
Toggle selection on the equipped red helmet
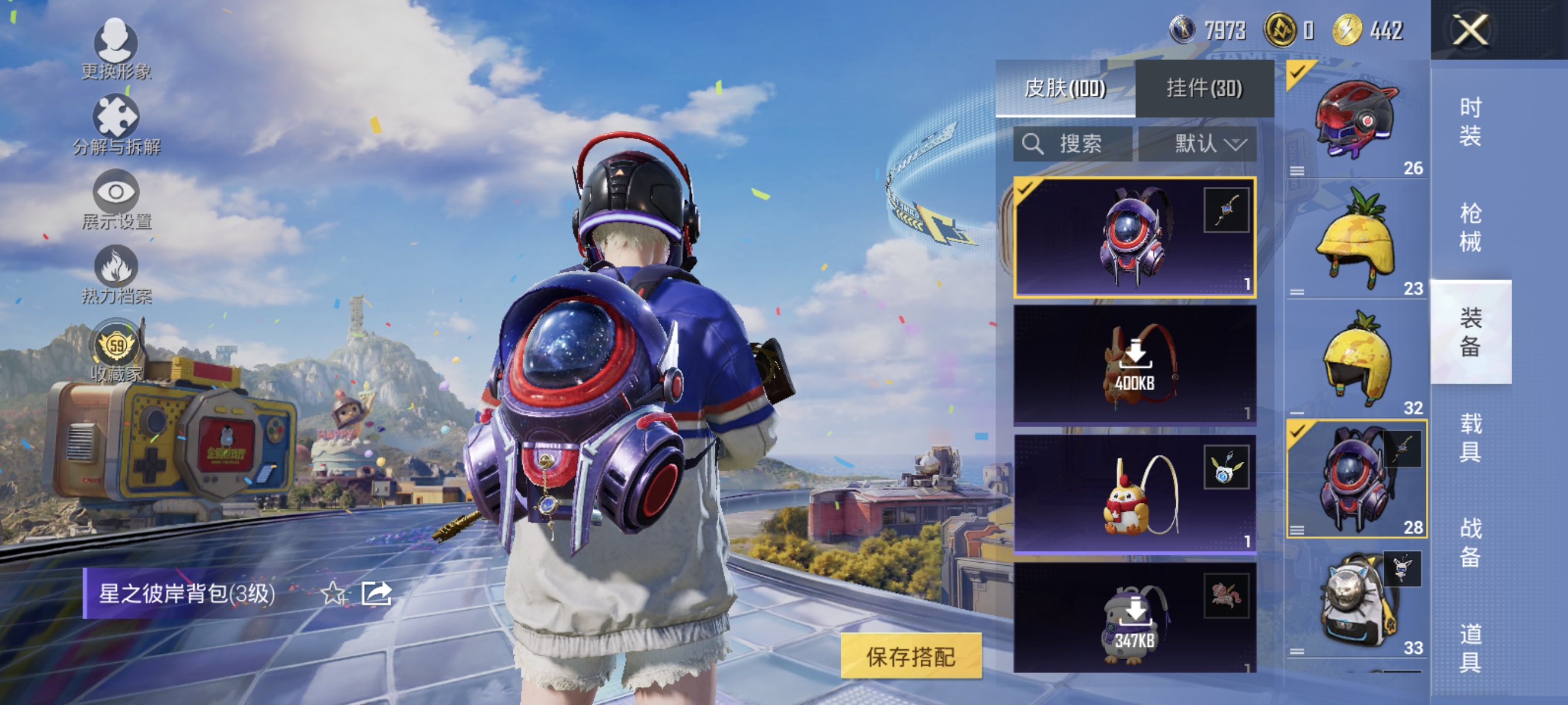pyautogui.click(x=1297, y=72)
